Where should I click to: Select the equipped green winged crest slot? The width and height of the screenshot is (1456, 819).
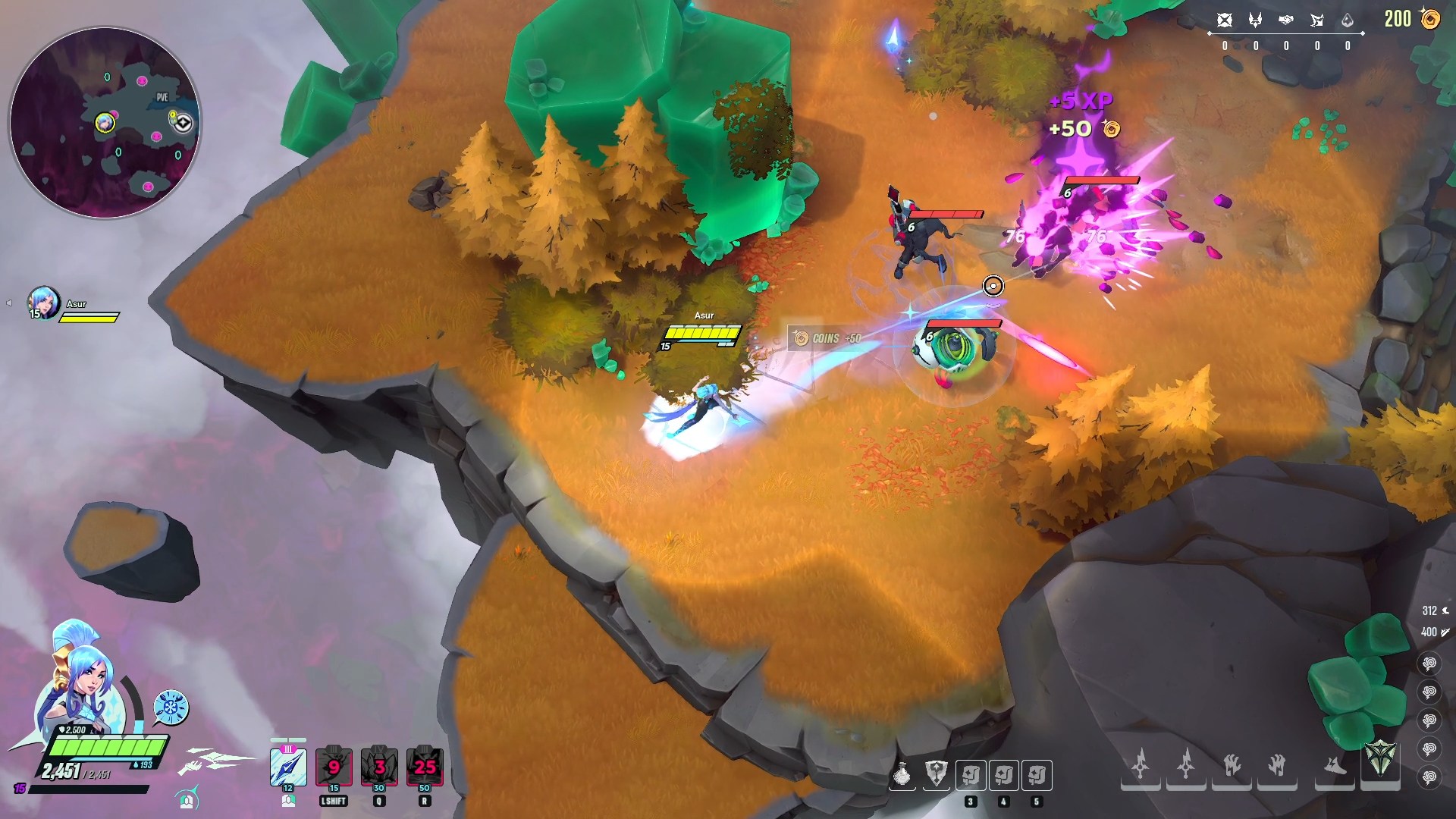pos(1380,759)
